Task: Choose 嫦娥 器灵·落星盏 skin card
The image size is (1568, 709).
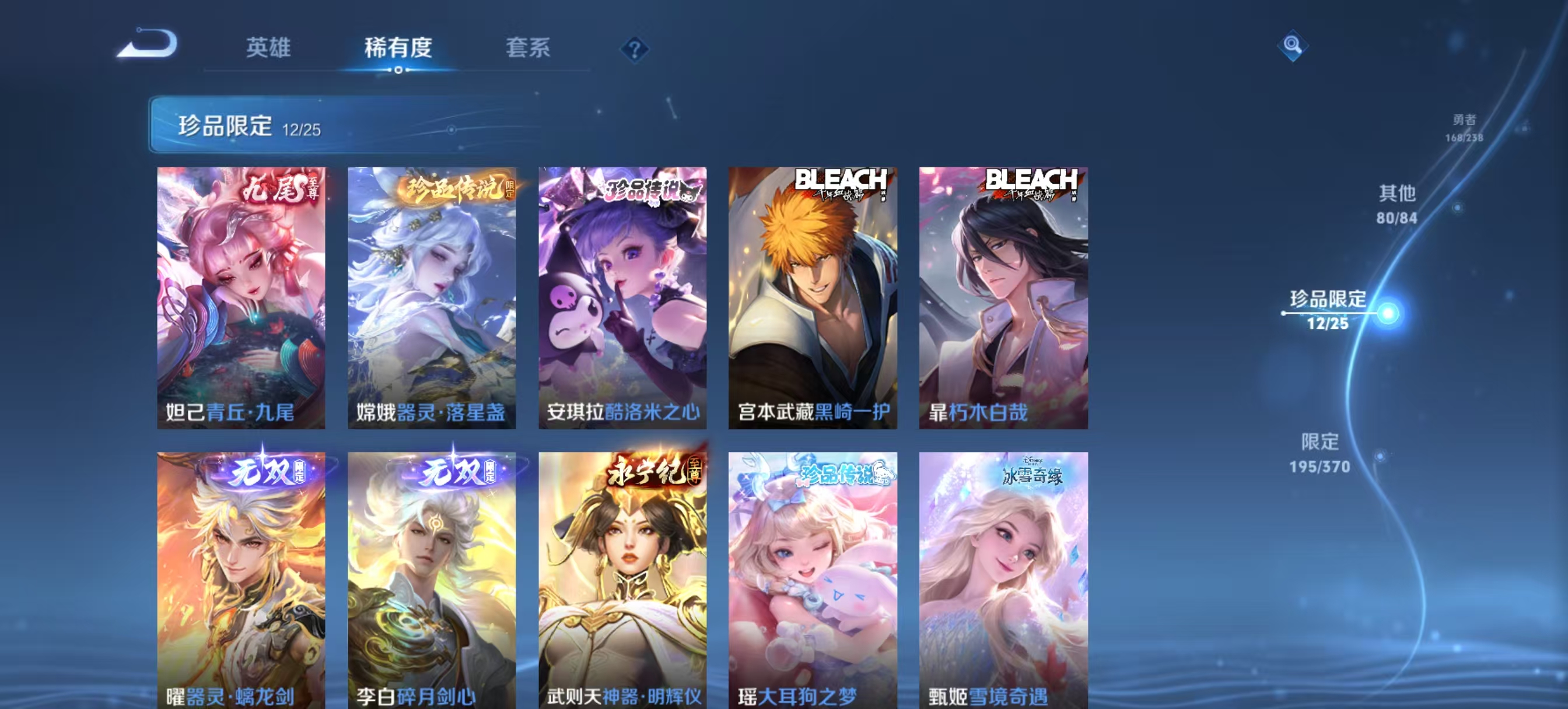Action: click(x=432, y=297)
